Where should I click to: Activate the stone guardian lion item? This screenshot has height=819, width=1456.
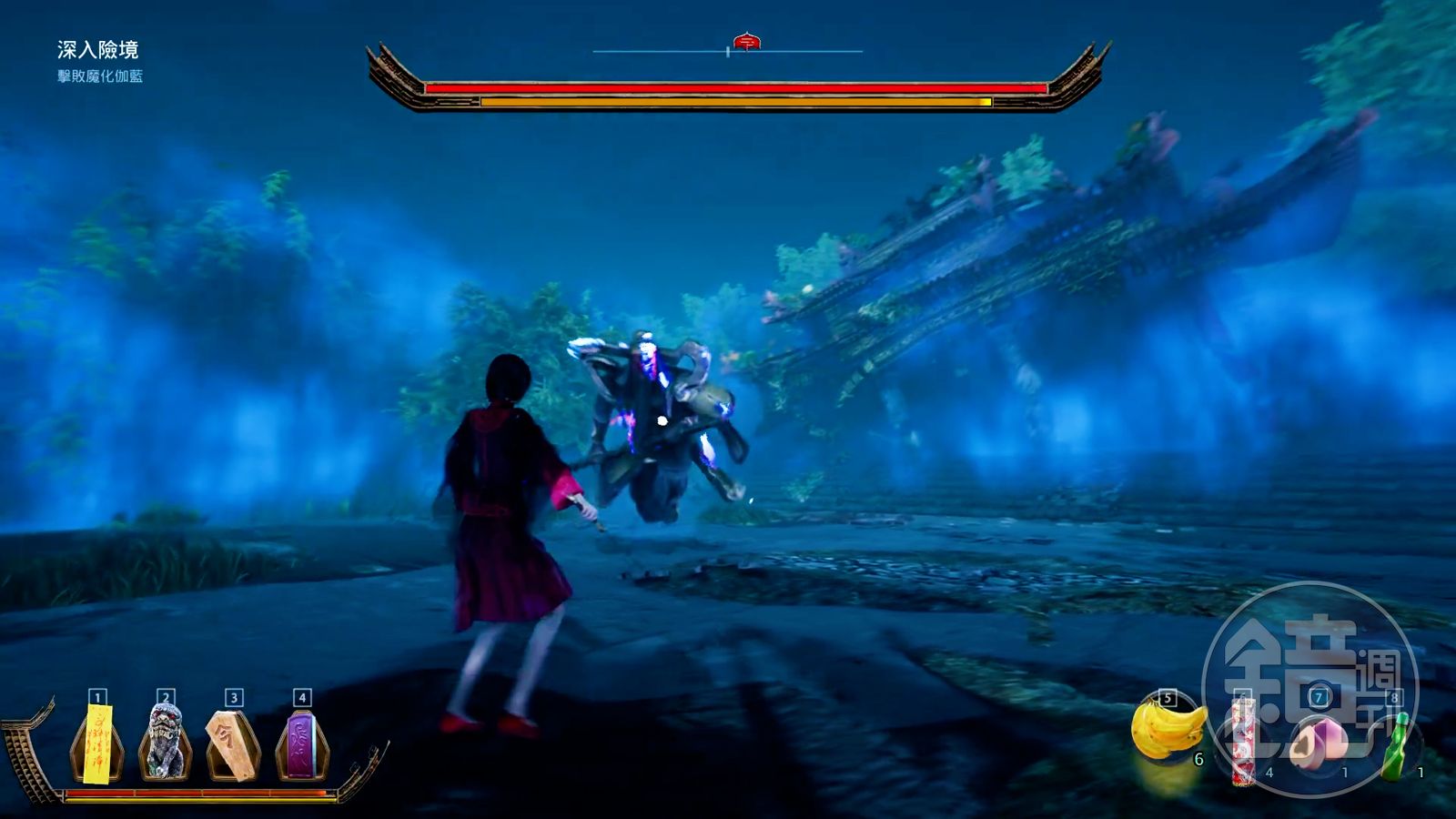tap(165, 743)
